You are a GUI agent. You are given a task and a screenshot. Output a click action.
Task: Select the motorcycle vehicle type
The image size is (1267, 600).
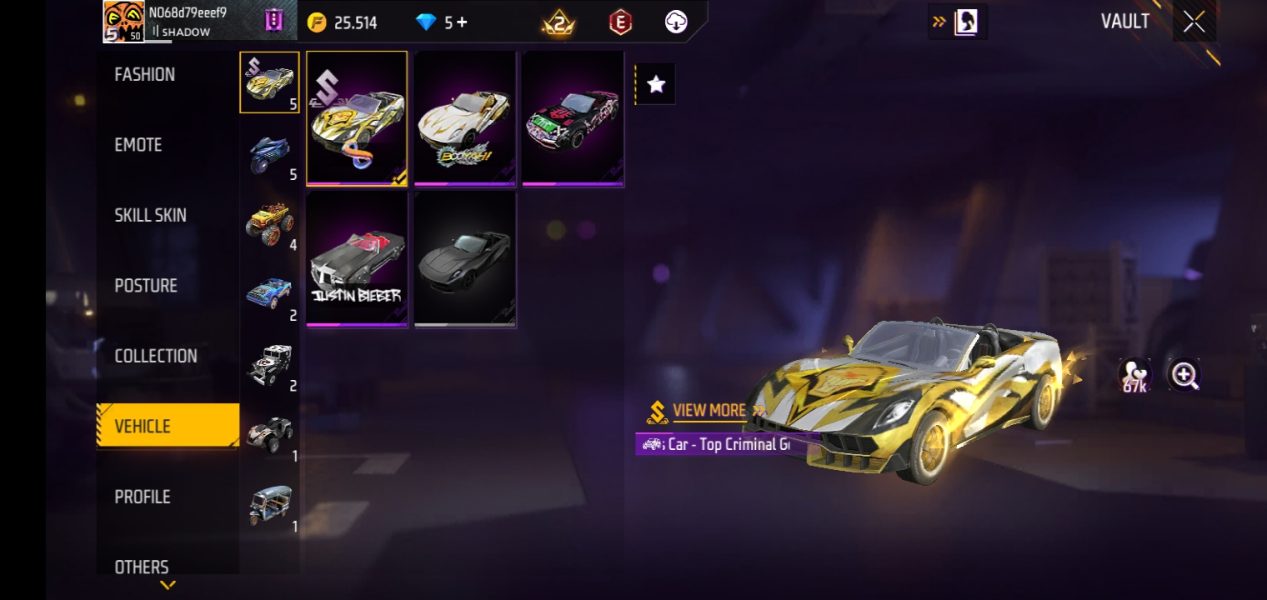269,153
